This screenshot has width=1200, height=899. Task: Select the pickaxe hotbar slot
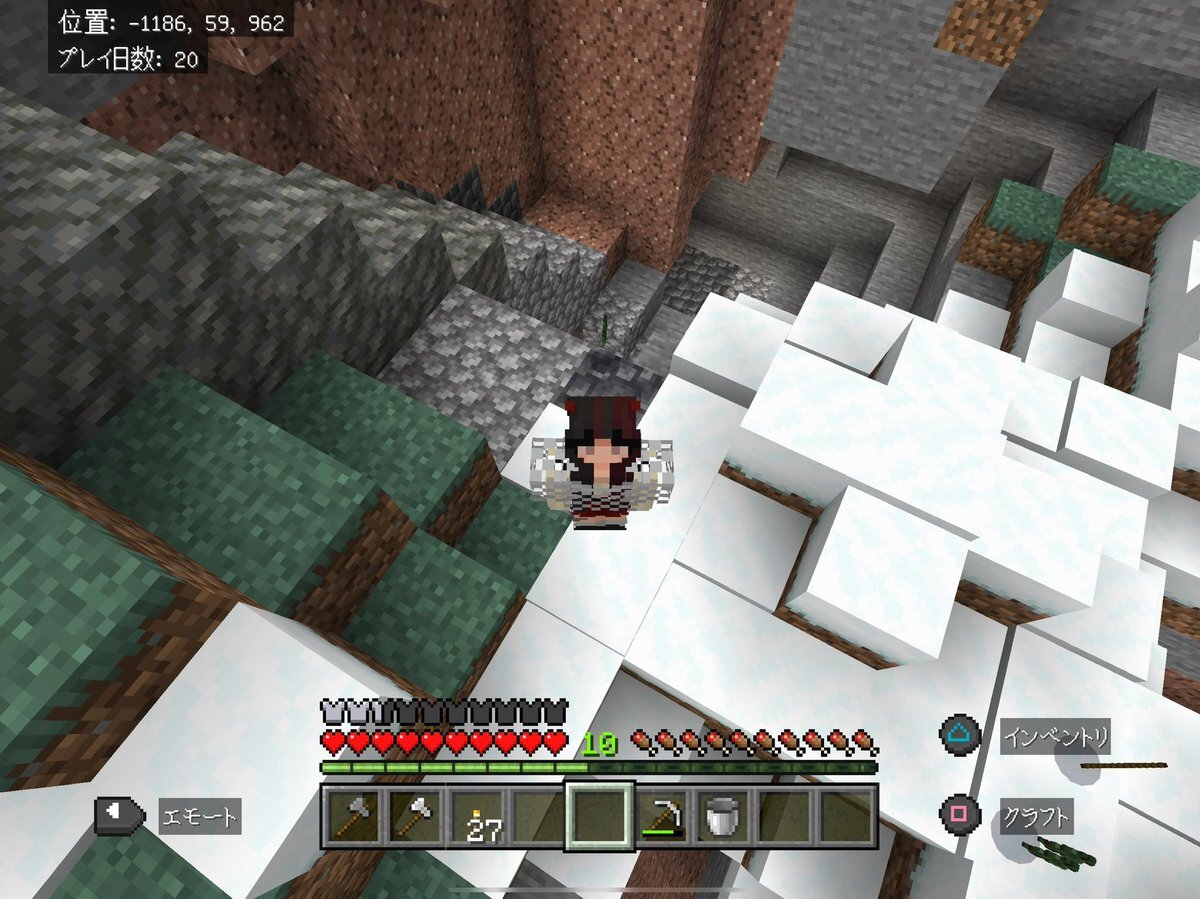(x=660, y=816)
